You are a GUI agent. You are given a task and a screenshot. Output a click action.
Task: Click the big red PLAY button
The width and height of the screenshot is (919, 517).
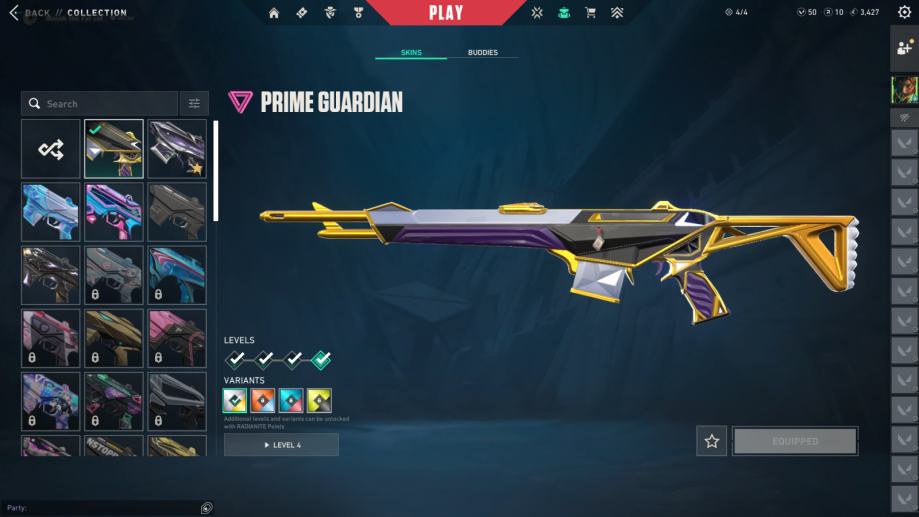[446, 13]
